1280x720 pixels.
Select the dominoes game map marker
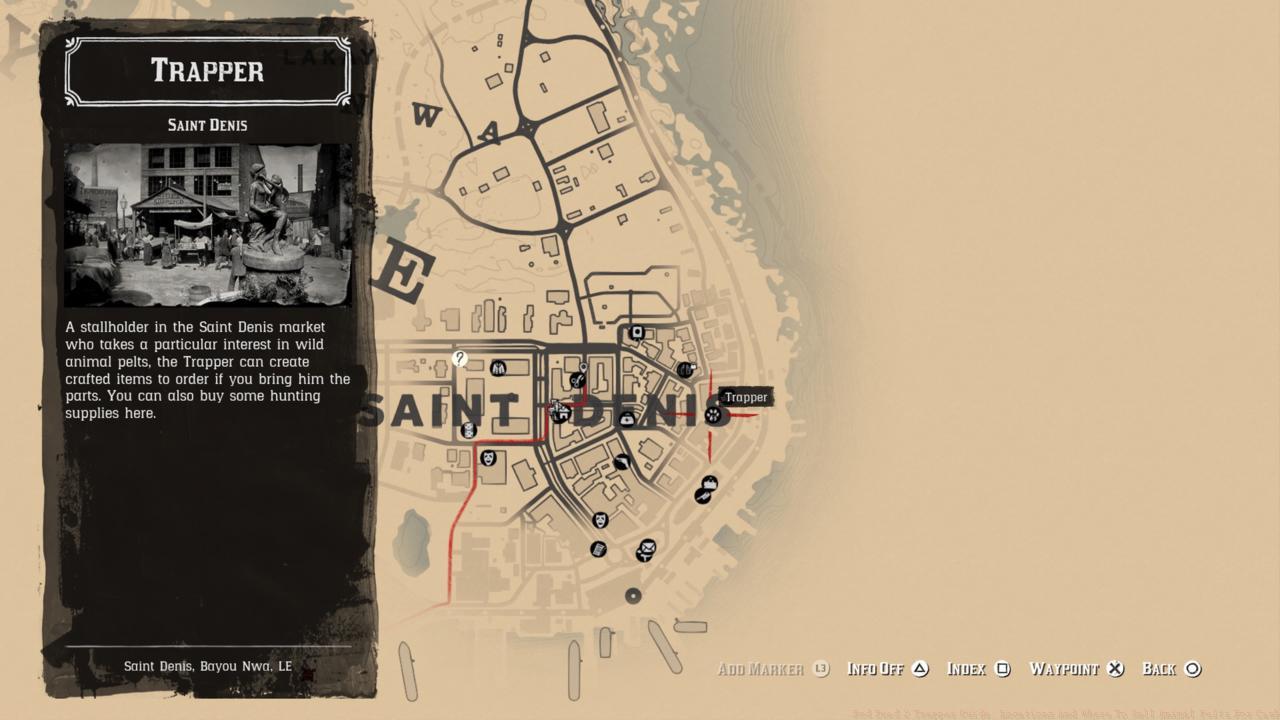point(468,430)
